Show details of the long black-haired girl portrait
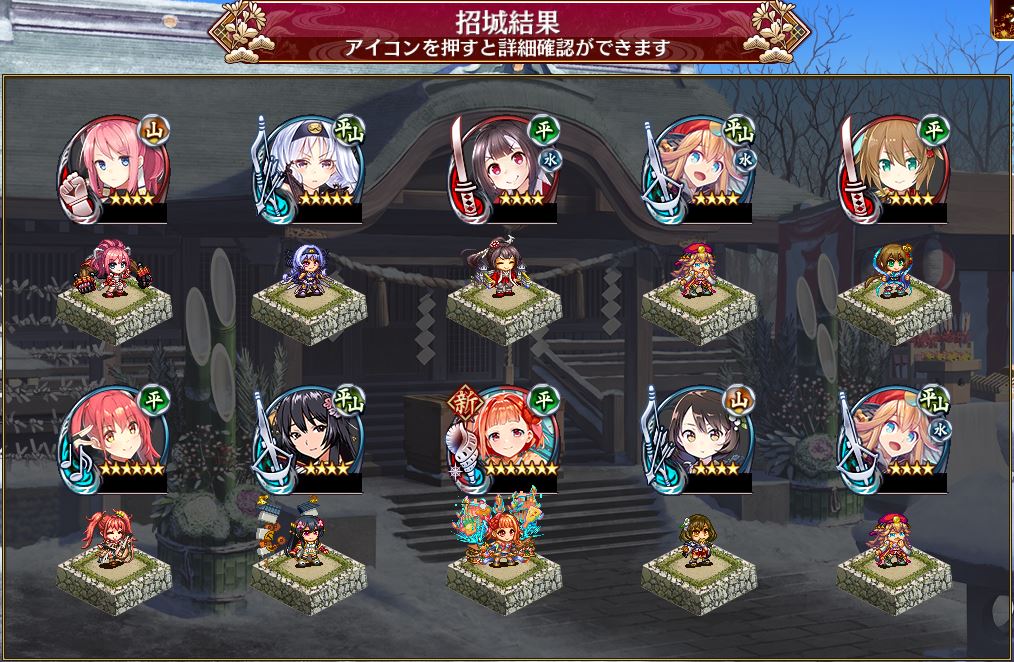The height and width of the screenshot is (662, 1014). (x=308, y=437)
